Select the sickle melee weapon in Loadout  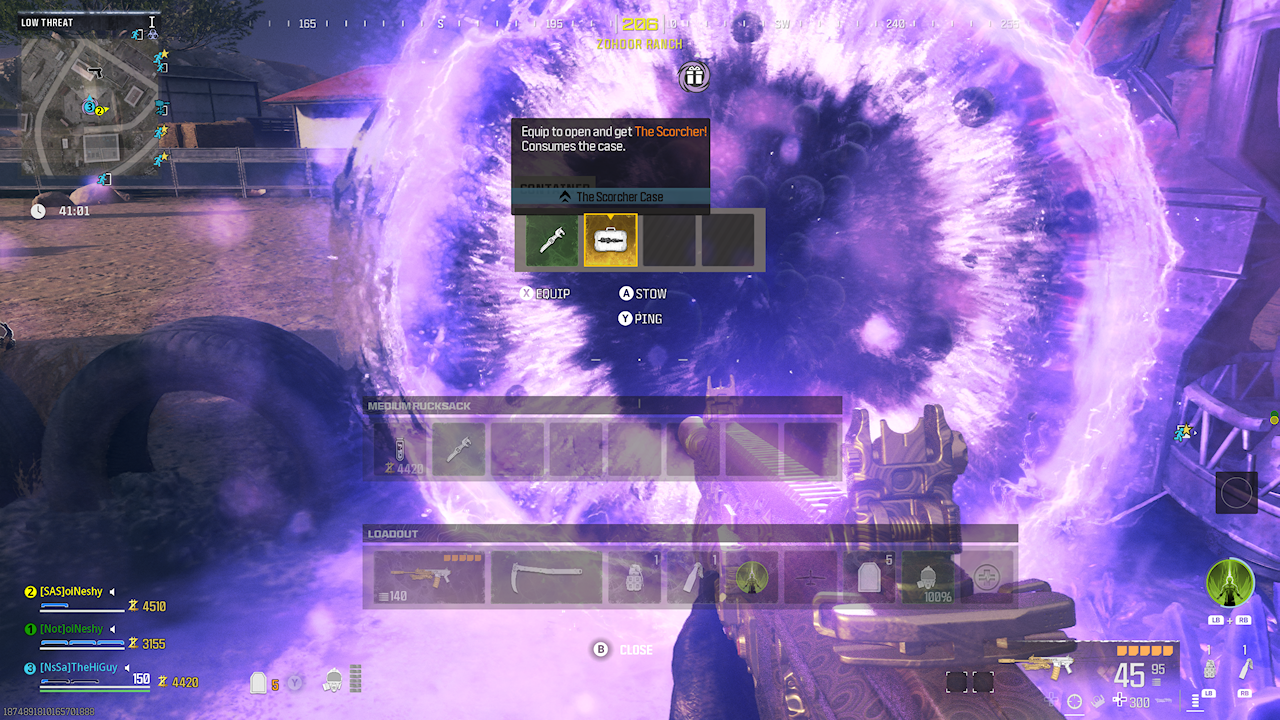pyautogui.click(x=546, y=576)
